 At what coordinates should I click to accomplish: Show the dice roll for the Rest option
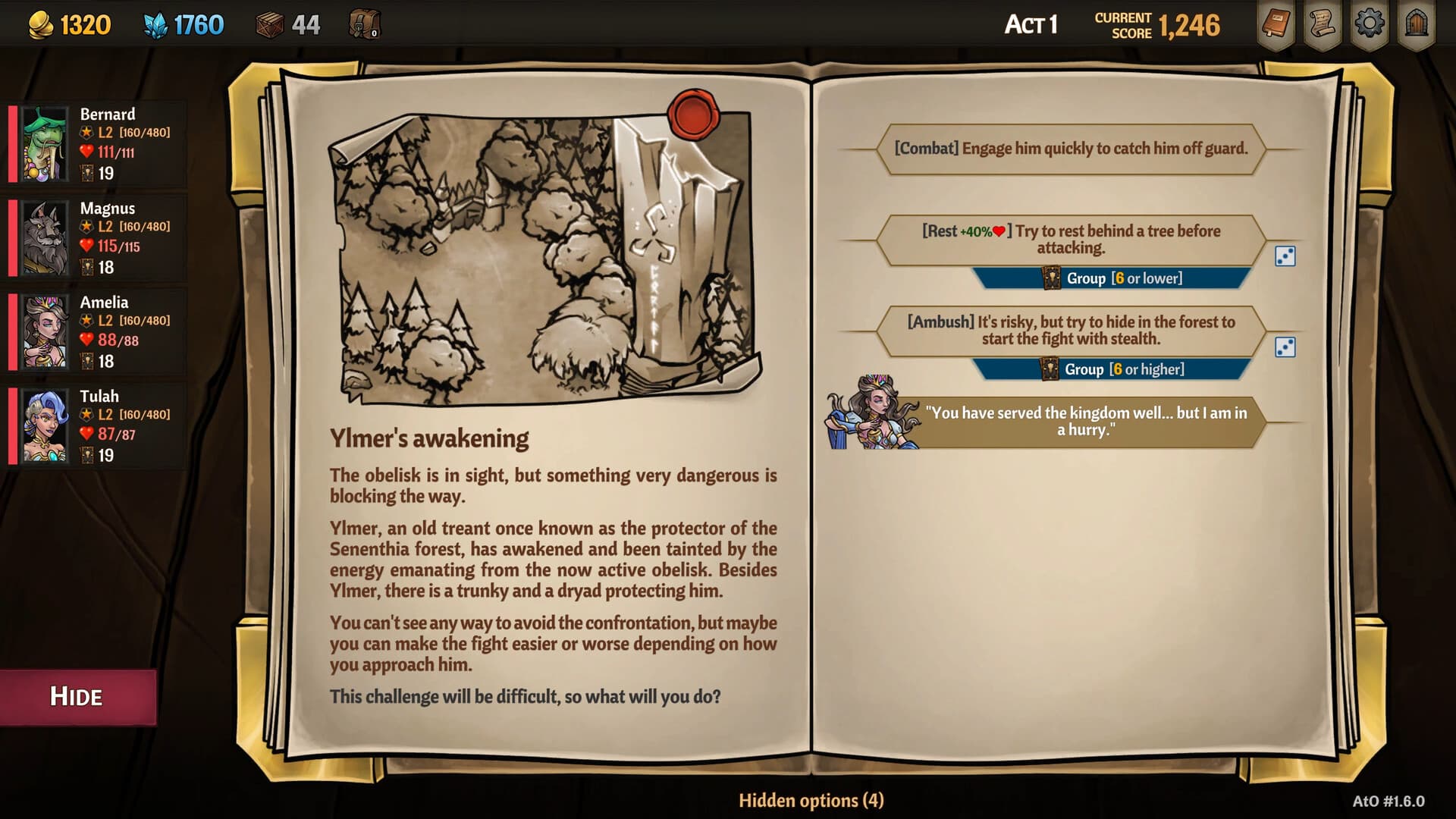1285,256
